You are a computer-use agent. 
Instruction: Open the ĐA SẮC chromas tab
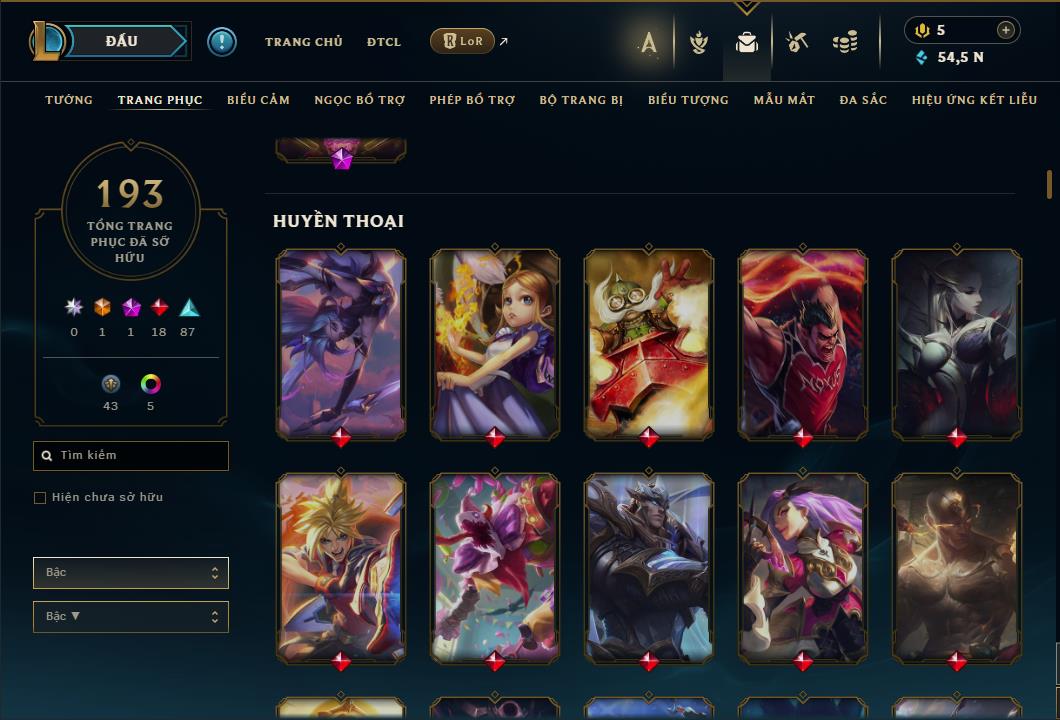(x=863, y=100)
